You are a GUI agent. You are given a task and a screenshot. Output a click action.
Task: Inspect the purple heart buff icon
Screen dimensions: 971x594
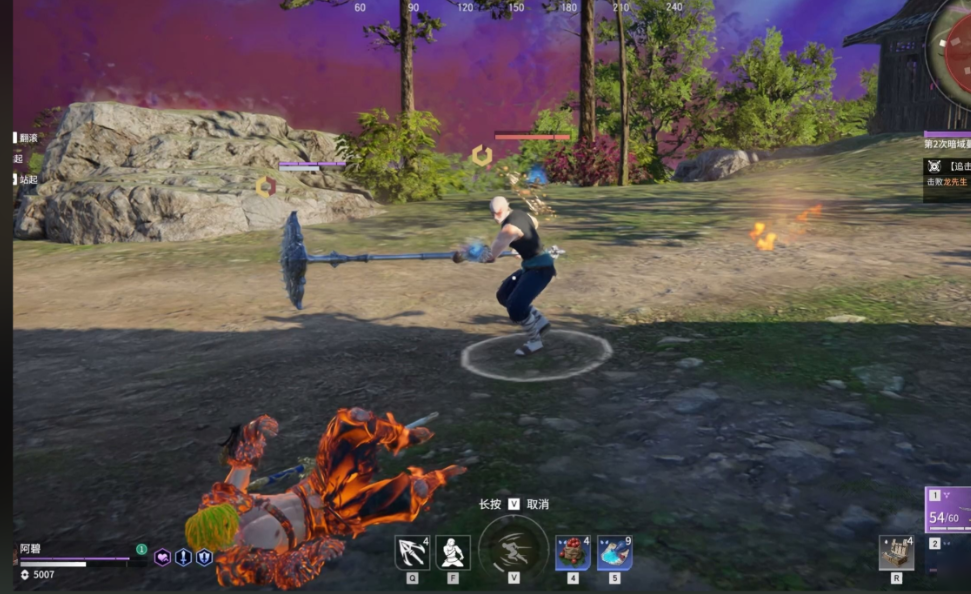point(162,558)
